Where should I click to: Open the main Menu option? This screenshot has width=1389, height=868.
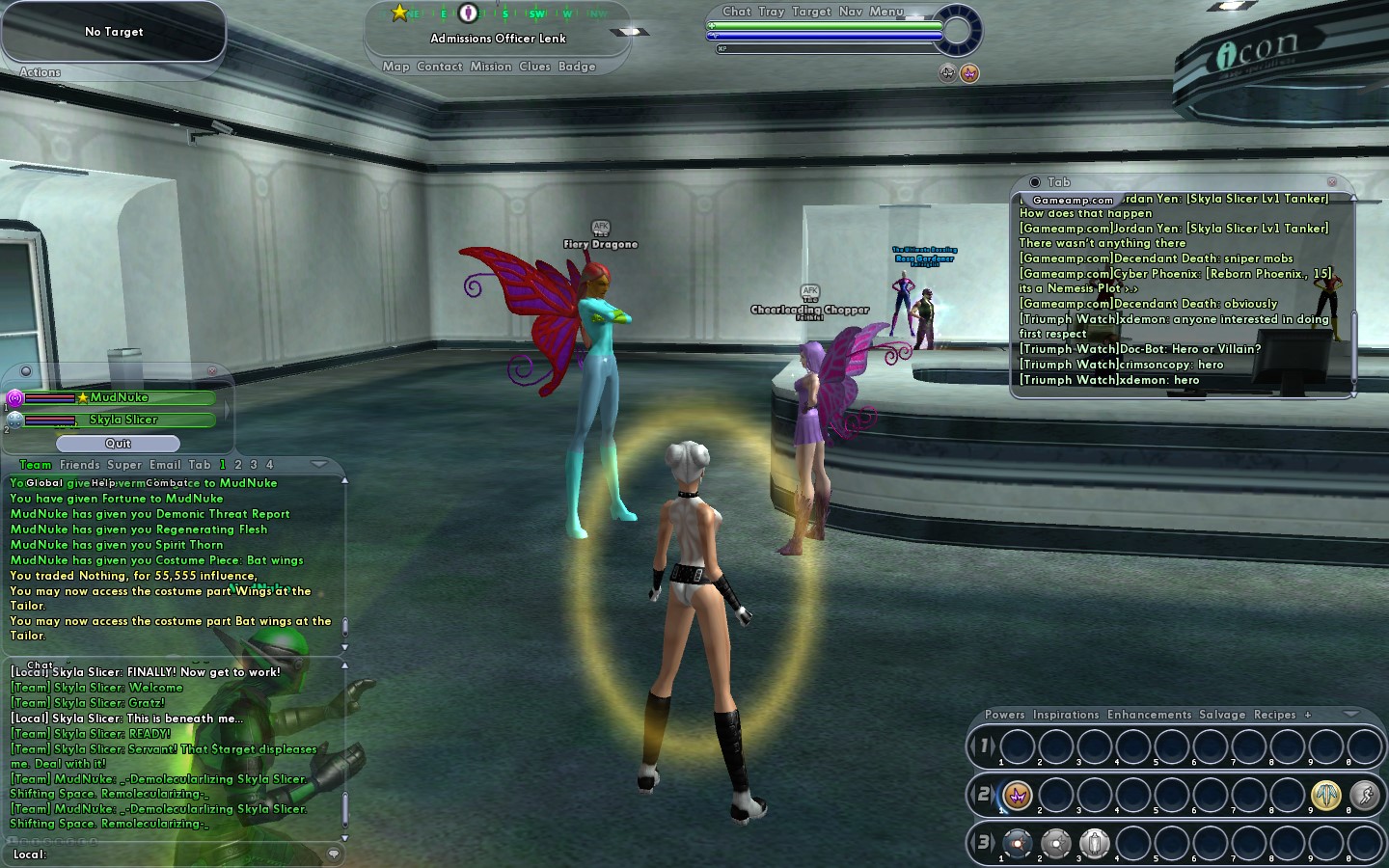886,12
